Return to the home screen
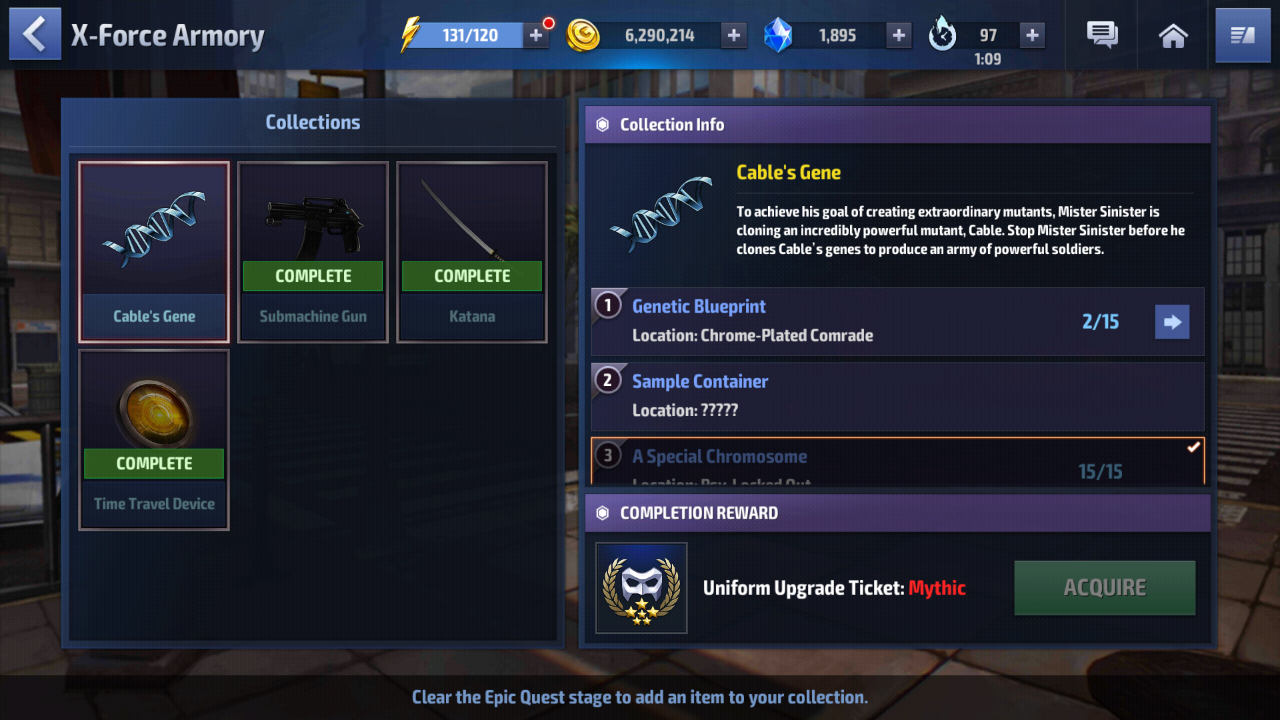The height and width of the screenshot is (720, 1280). click(x=1173, y=36)
